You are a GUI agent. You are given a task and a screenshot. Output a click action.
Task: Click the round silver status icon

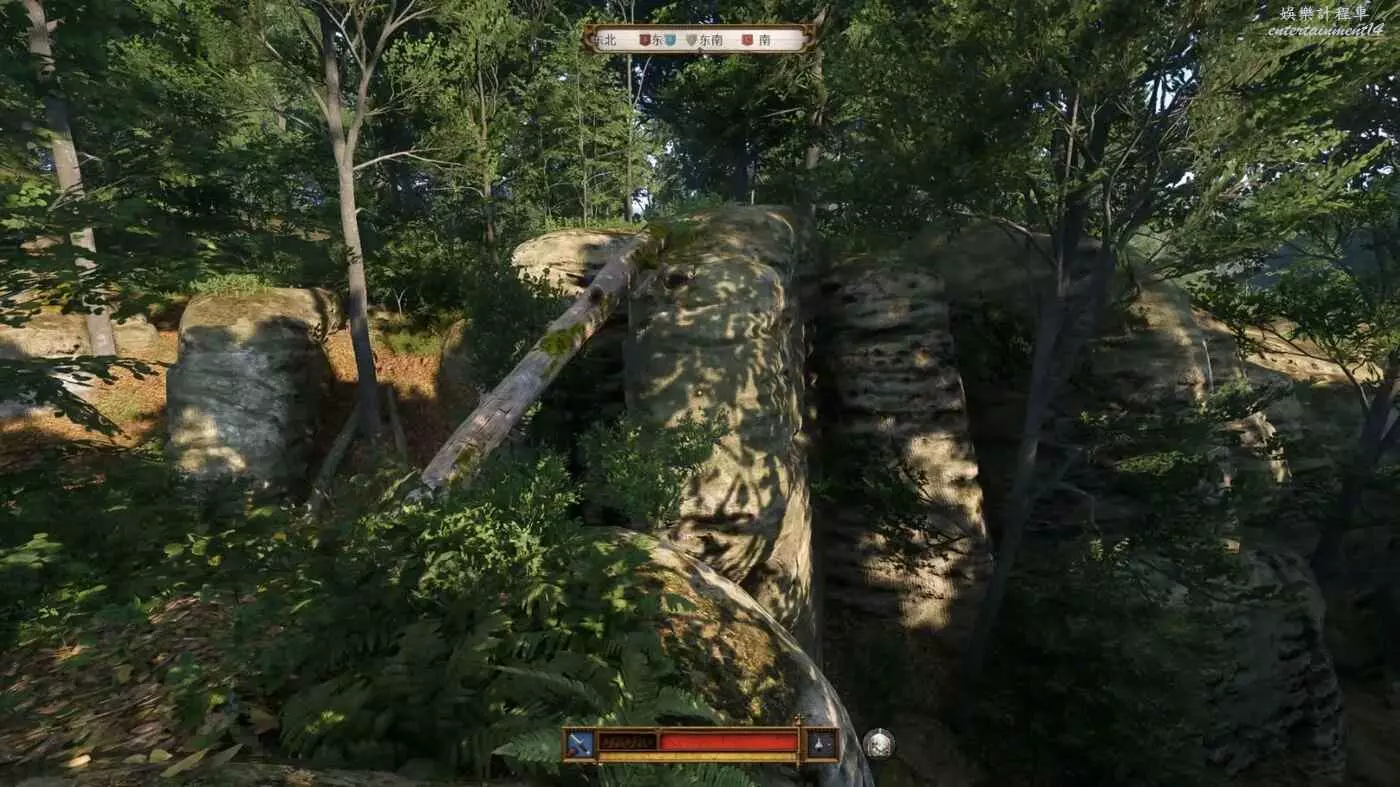point(878,744)
